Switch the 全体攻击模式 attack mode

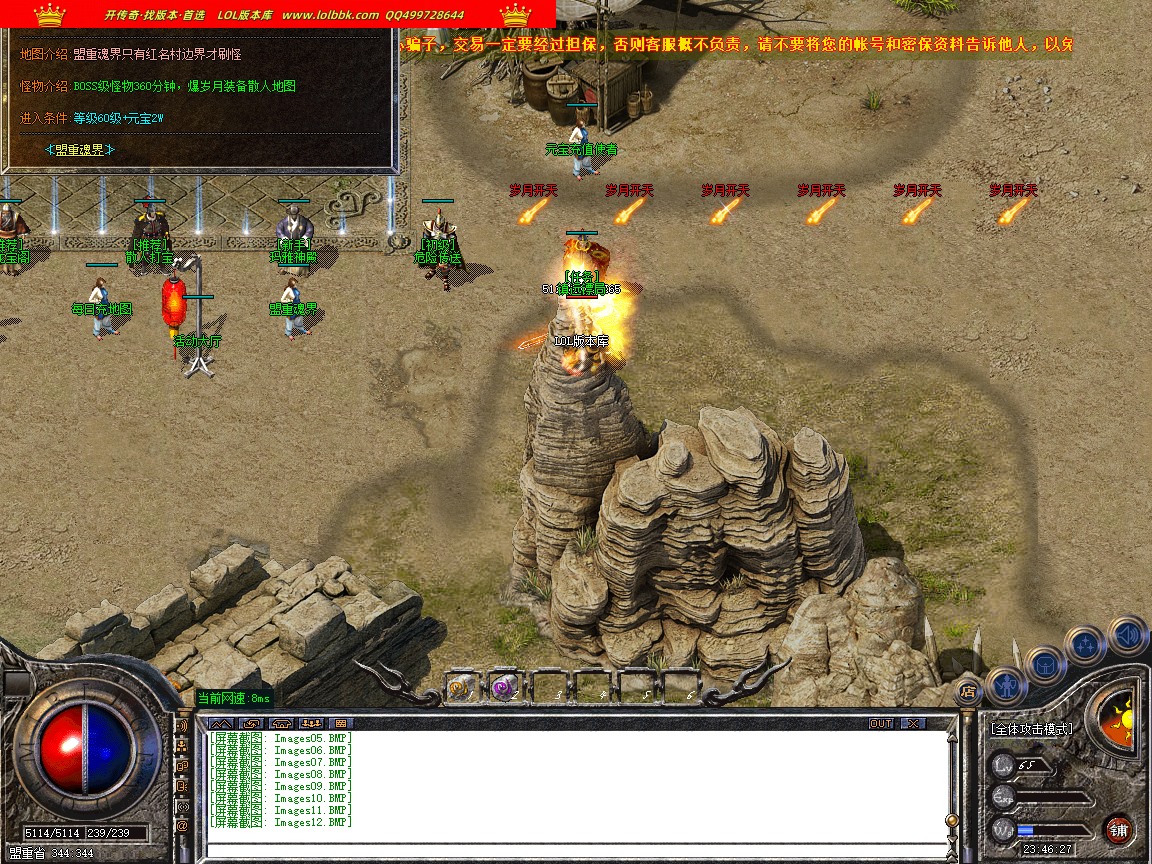point(1031,729)
